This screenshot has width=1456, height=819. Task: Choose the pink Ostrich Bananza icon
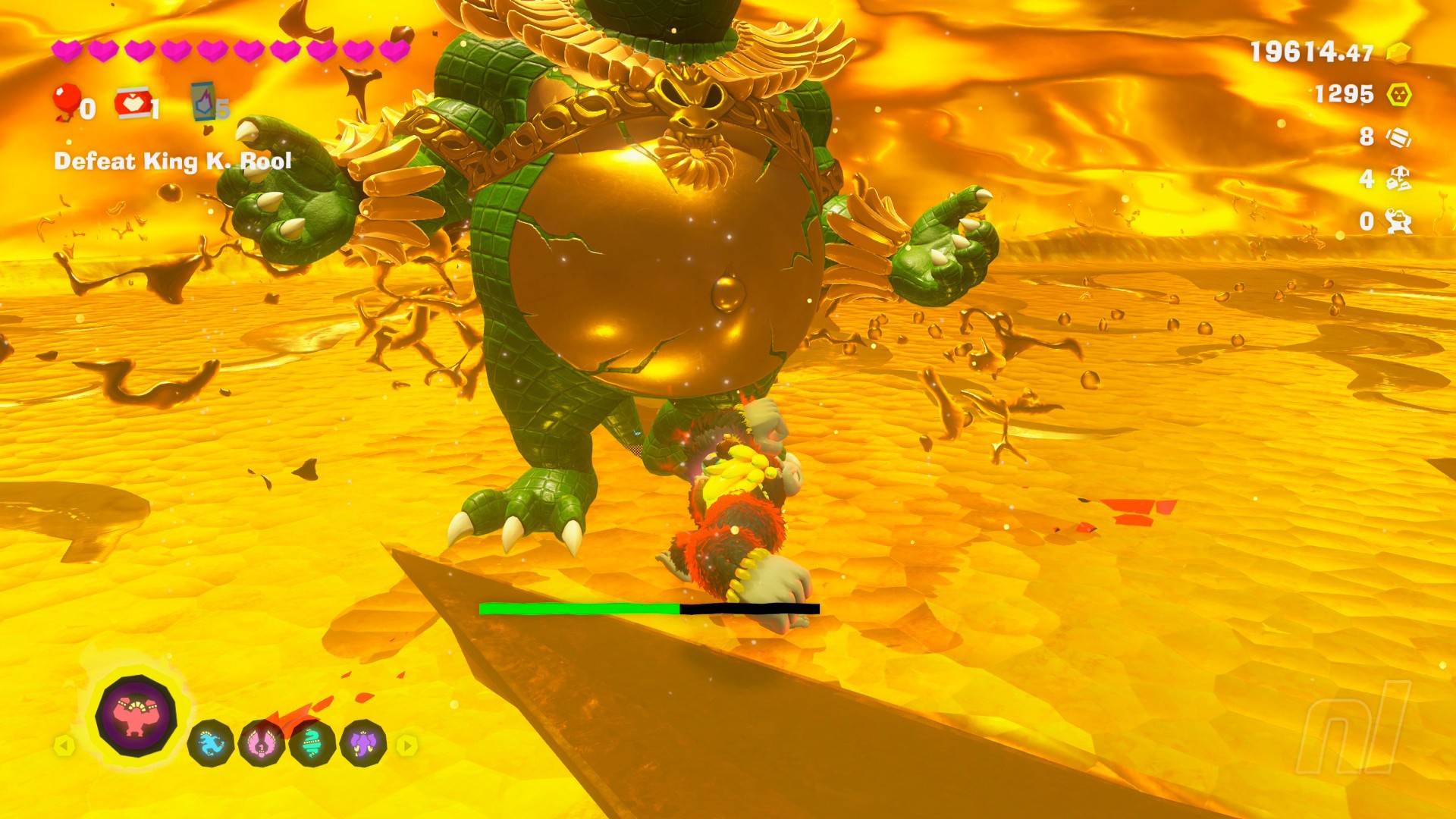pos(261,744)
